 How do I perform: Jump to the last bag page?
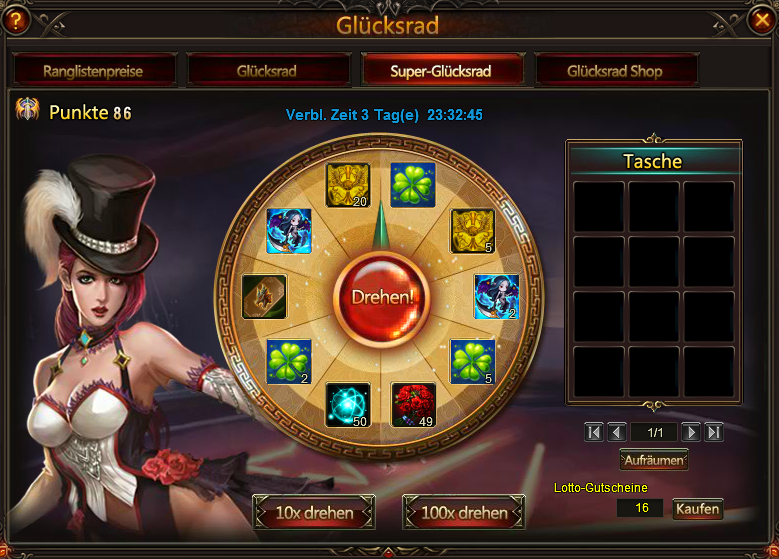pos(713,432)
